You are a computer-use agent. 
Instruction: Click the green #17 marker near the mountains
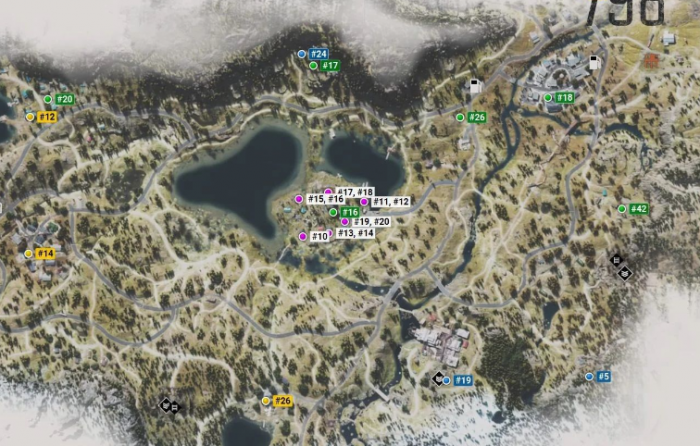pyautogui.click(x=313, y=66)
